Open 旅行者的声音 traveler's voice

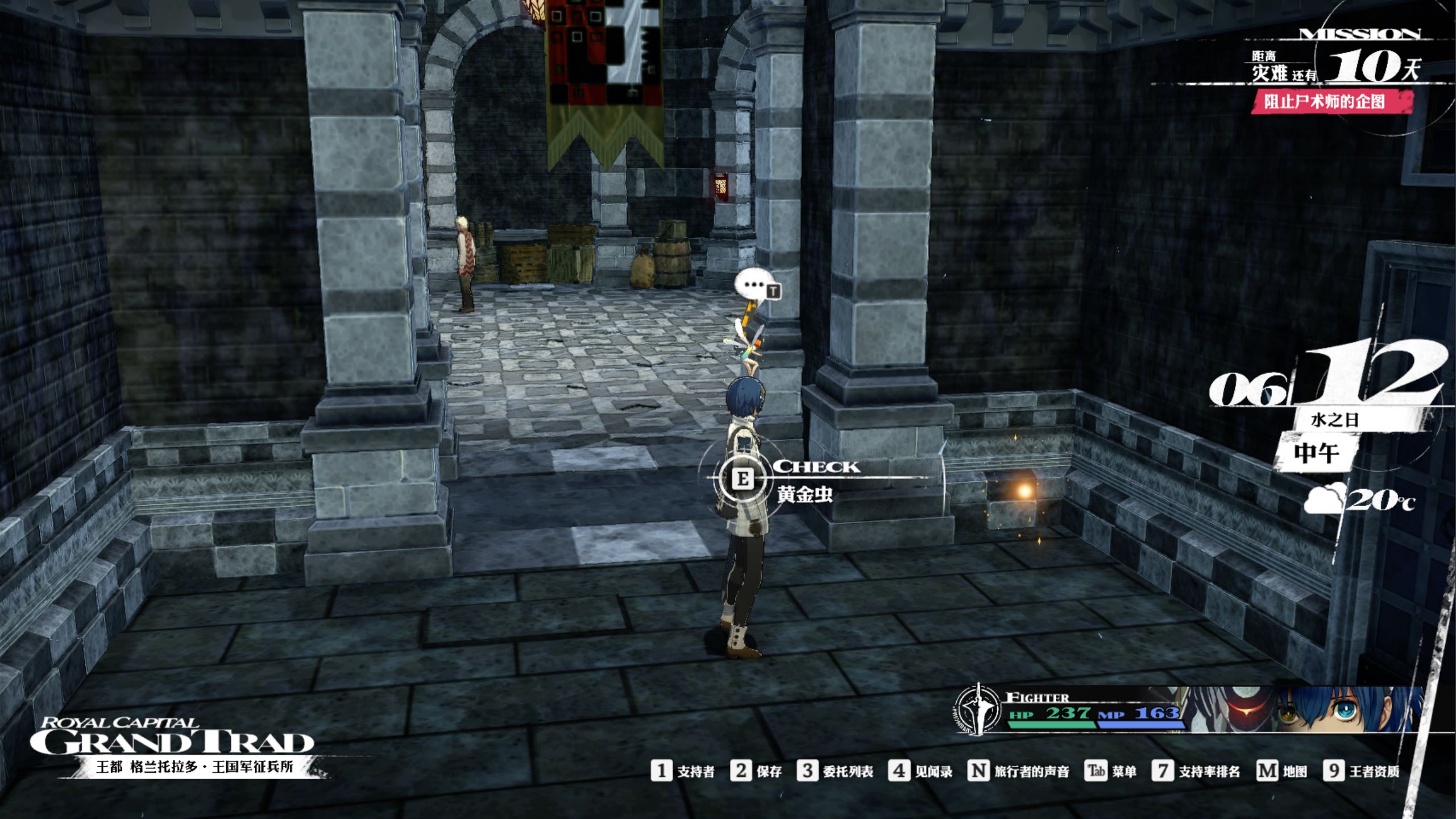[1018, 771]
